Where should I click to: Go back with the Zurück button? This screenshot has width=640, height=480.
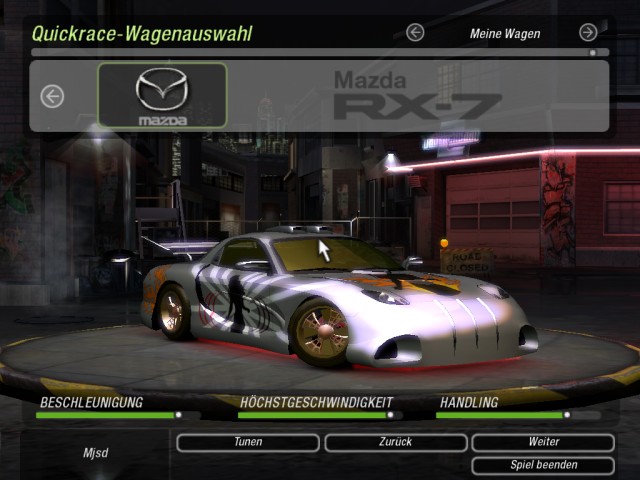396,442
